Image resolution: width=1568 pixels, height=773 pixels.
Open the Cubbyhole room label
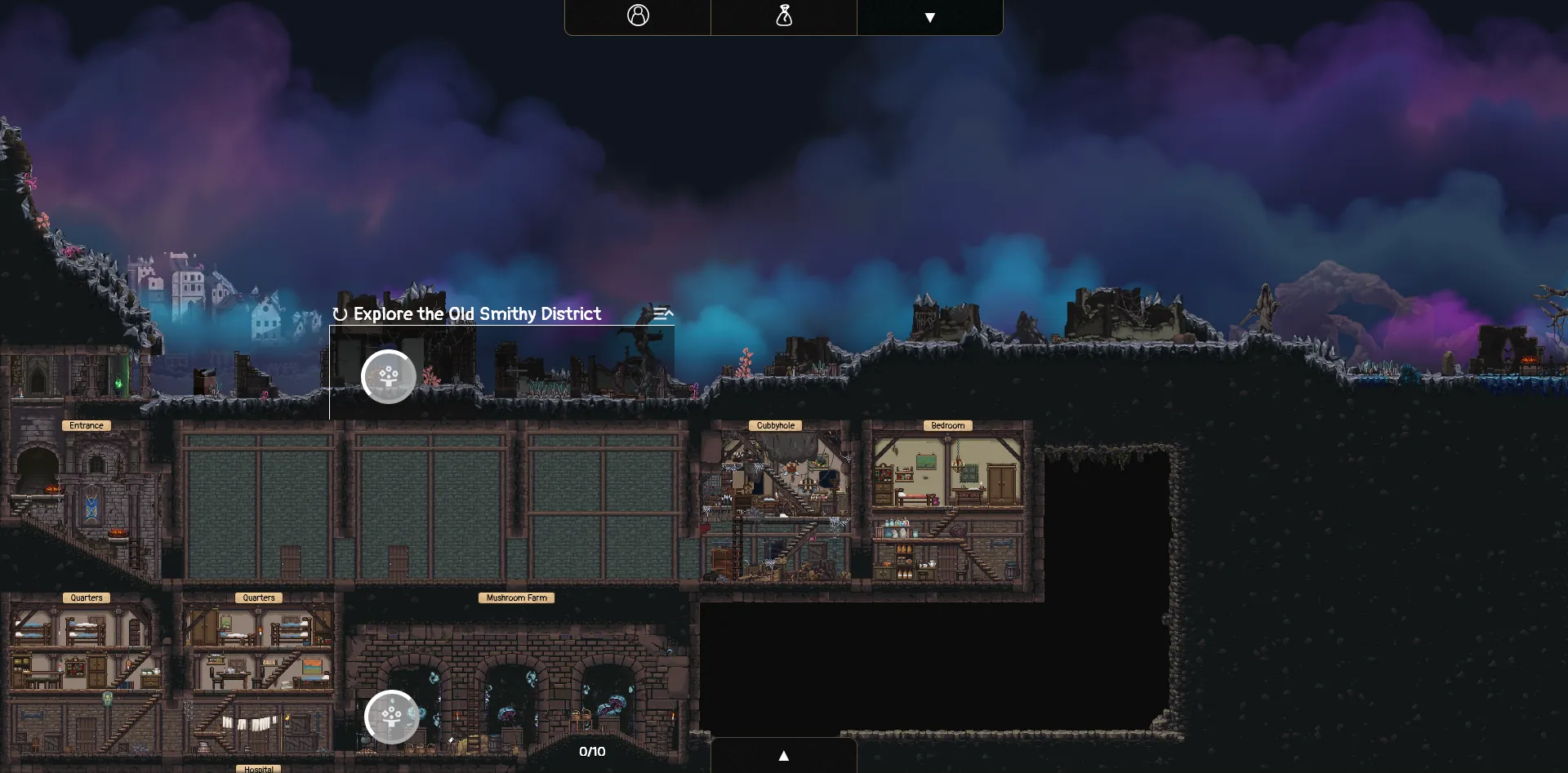[x=776, y=425]
